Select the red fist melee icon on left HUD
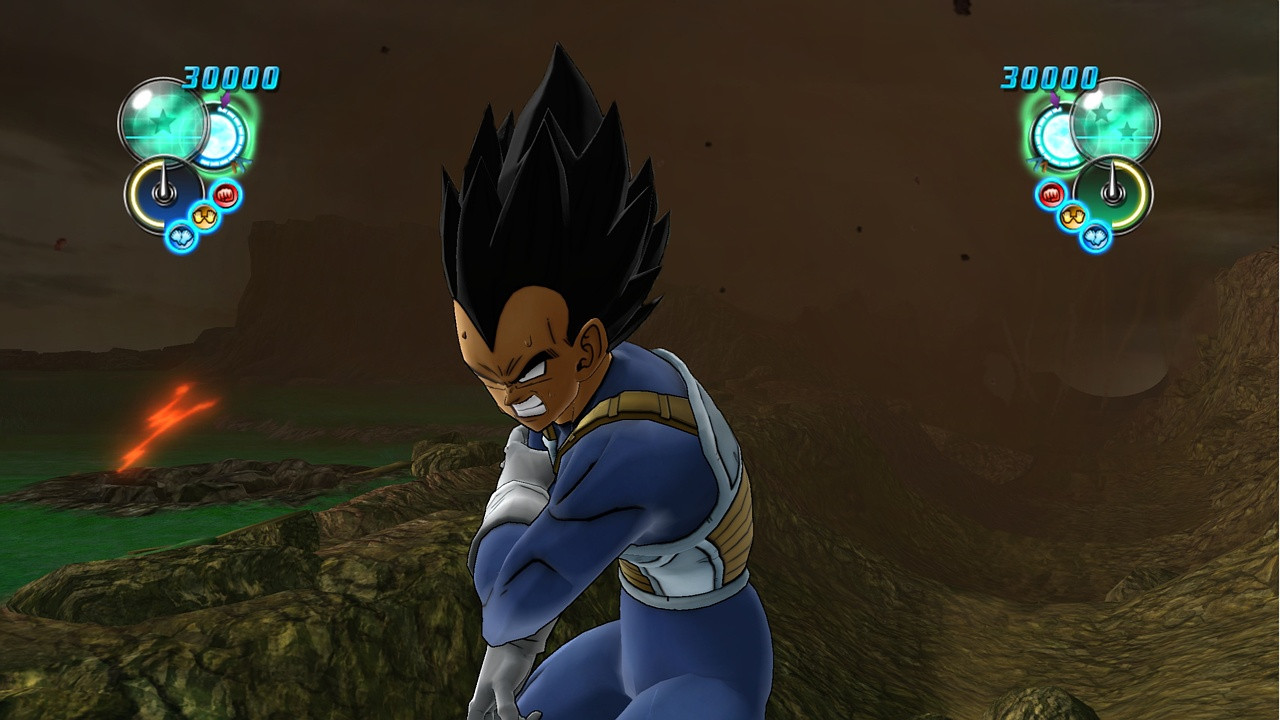Screen dimensions: 1280x720 tap(224, 193)
